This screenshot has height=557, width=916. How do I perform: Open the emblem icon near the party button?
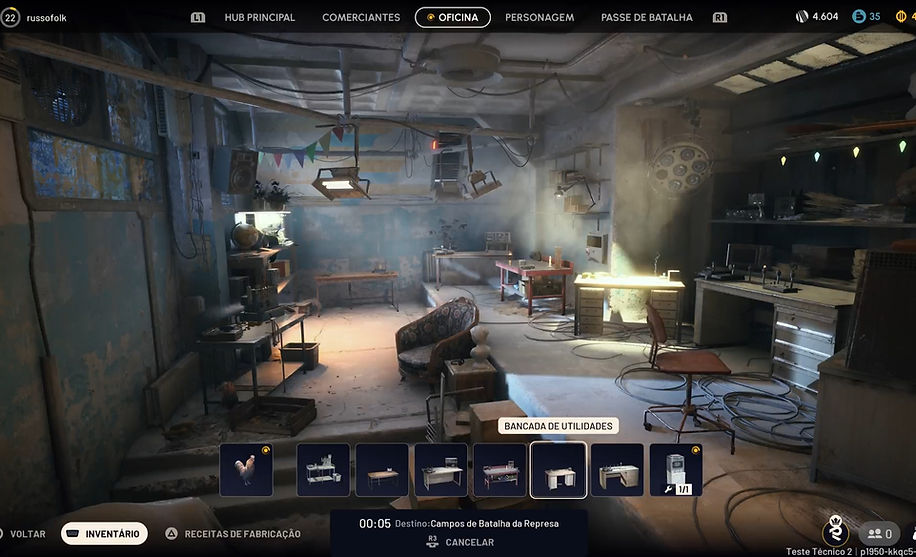(x=835, y=531)
